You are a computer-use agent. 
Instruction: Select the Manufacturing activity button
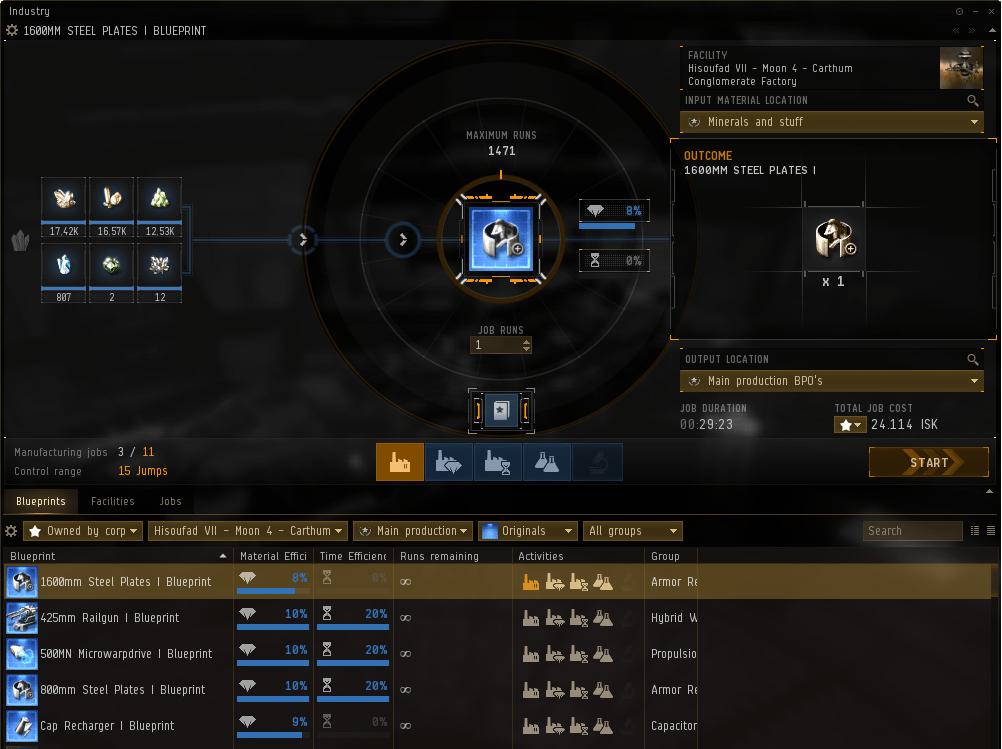point(400,462)
